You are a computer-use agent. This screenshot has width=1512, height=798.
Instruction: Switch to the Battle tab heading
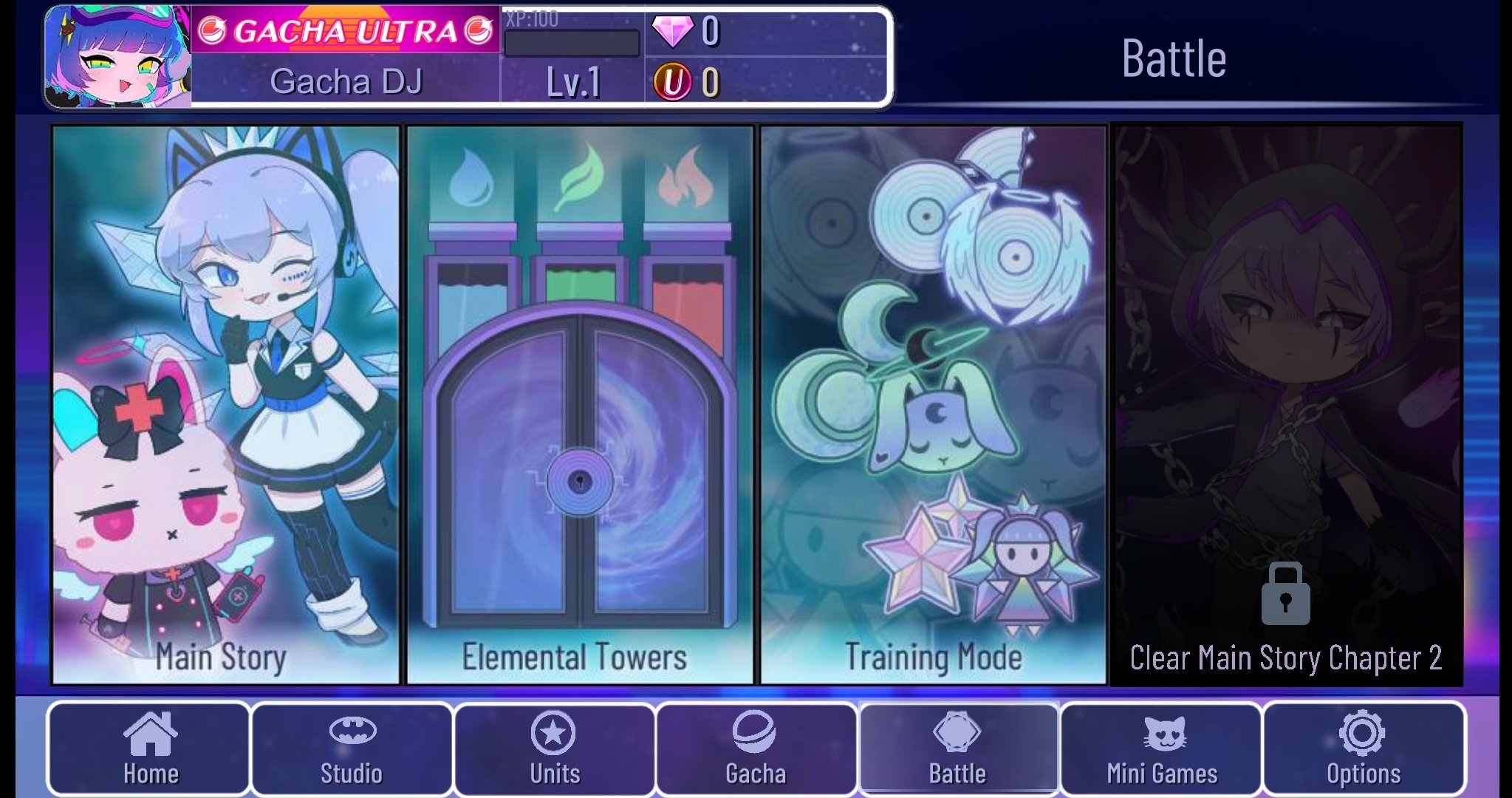pyautogui.click(x=1174, y=56)
